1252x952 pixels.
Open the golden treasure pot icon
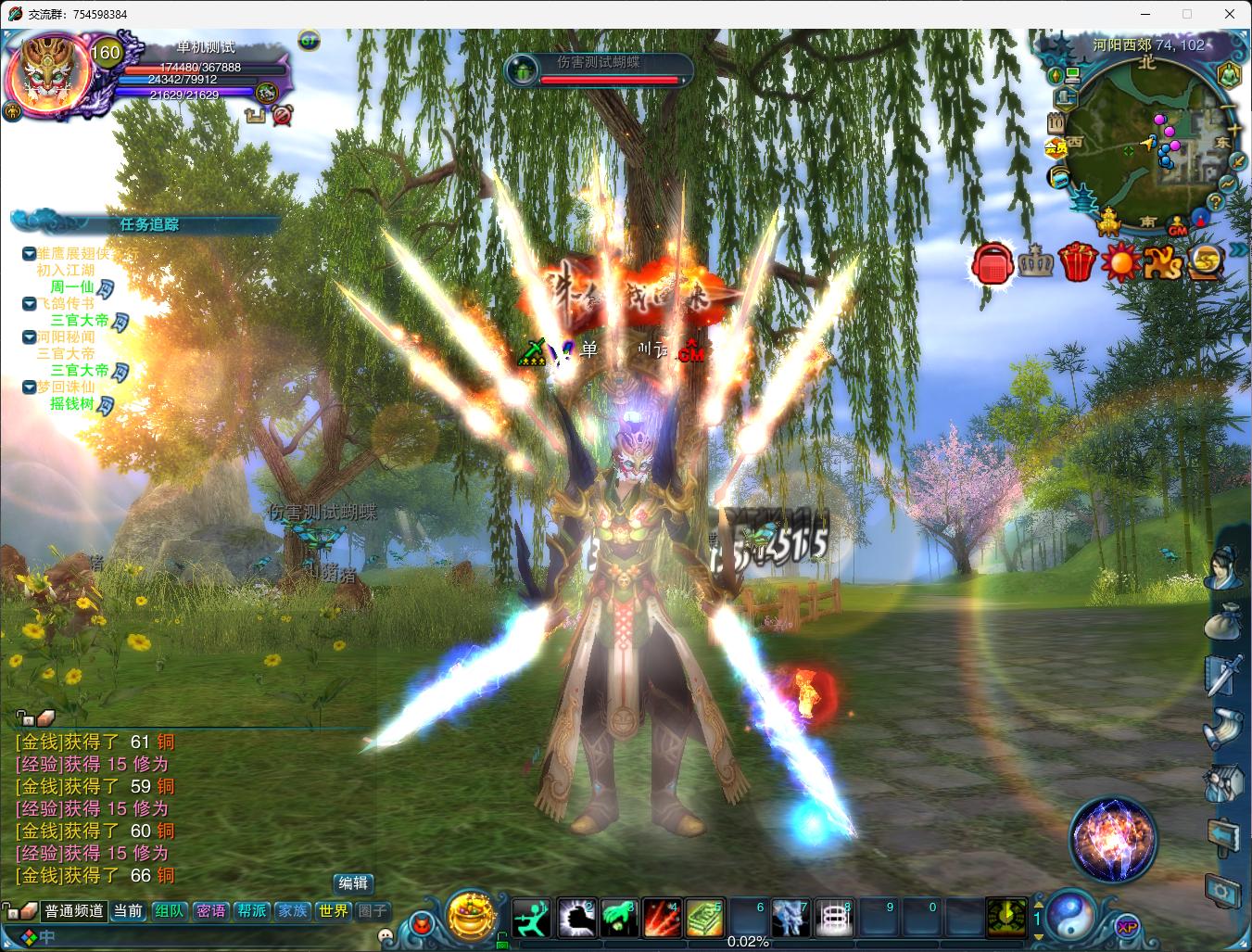(x=472, y=915)
